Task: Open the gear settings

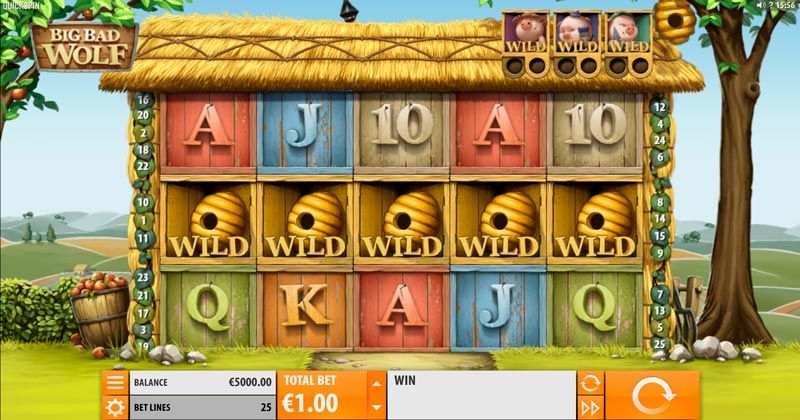Action: pyautogui.click(x=115, y=407)
